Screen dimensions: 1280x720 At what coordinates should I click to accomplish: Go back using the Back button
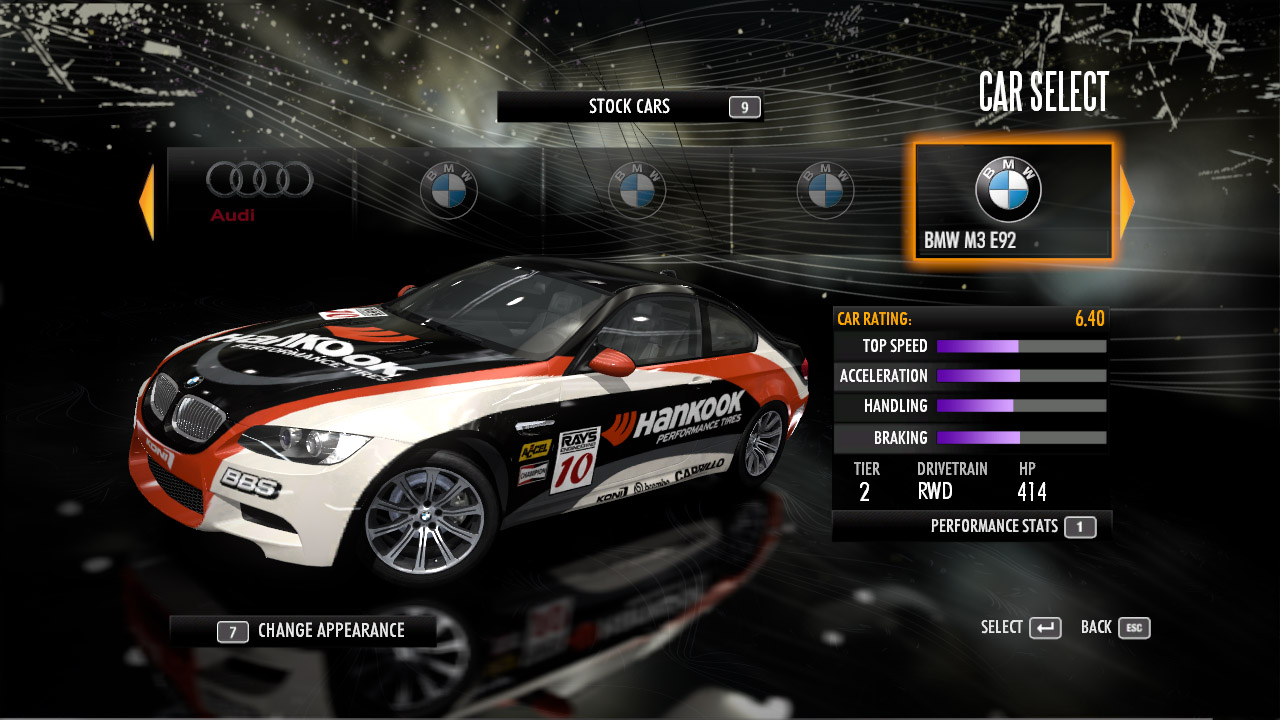[1115, 628]
